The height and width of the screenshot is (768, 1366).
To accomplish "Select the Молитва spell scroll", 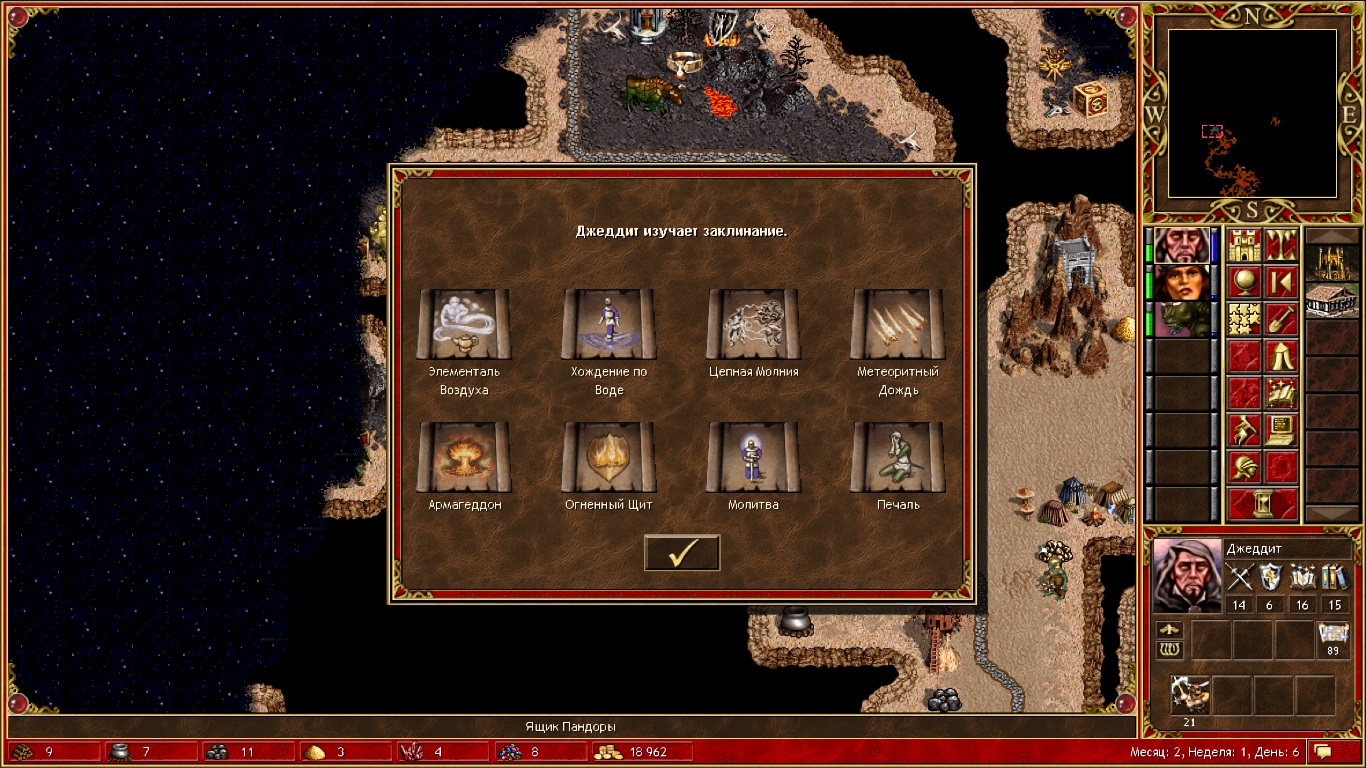I will click(x=753, y=457).
